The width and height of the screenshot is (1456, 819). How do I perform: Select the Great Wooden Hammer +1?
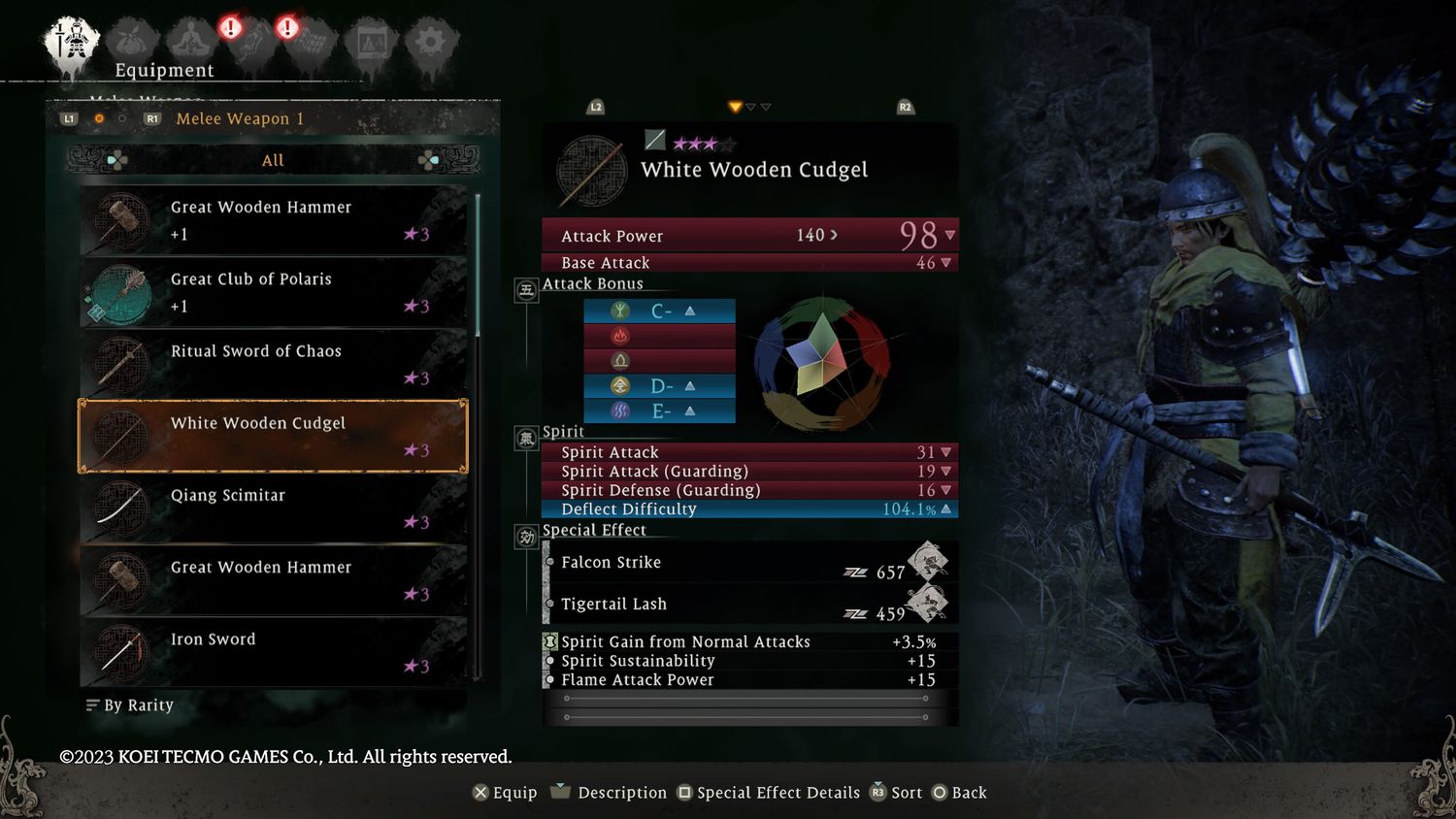(x=273, y=220)
